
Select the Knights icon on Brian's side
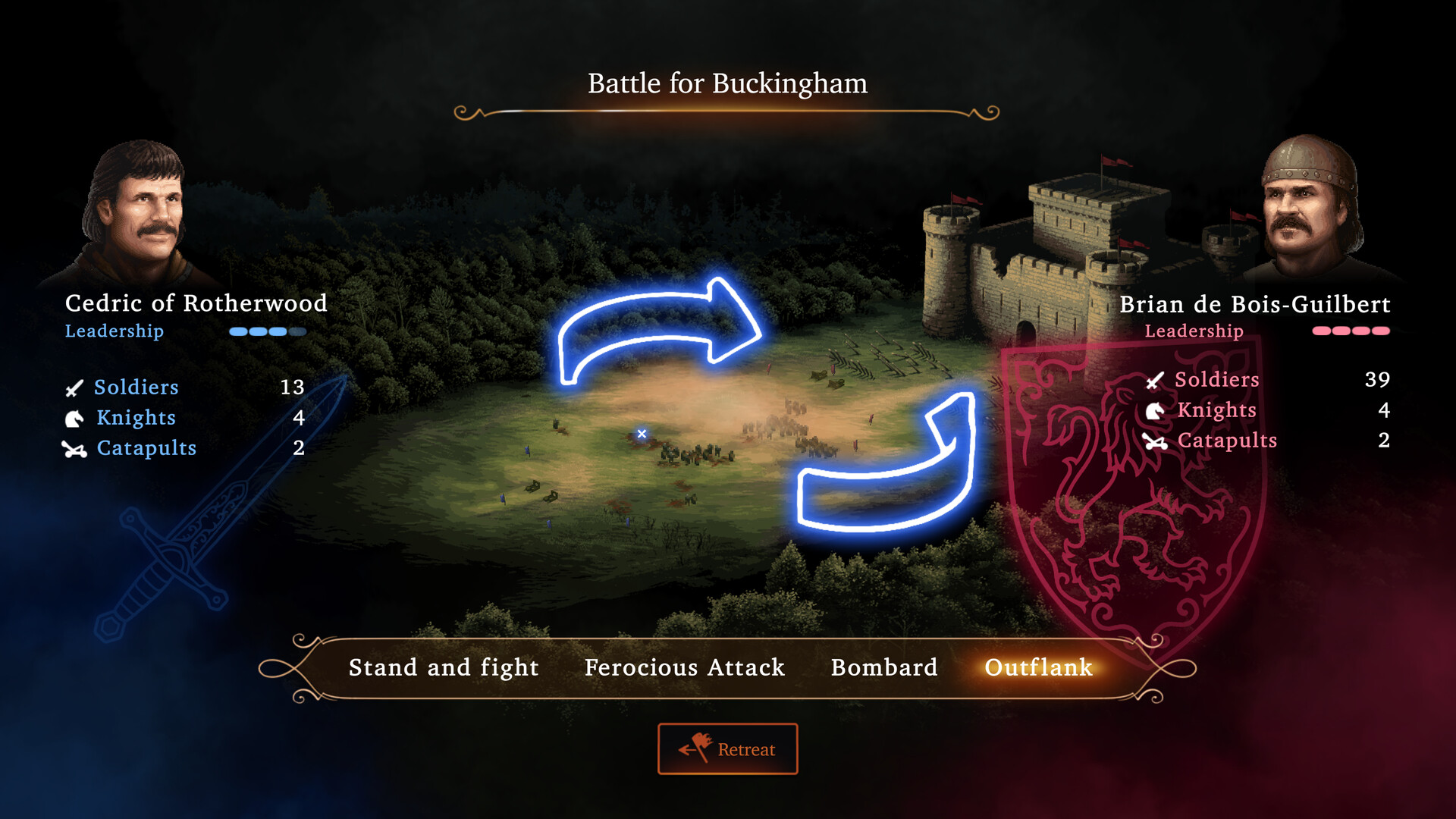(x=1153, y=410)
